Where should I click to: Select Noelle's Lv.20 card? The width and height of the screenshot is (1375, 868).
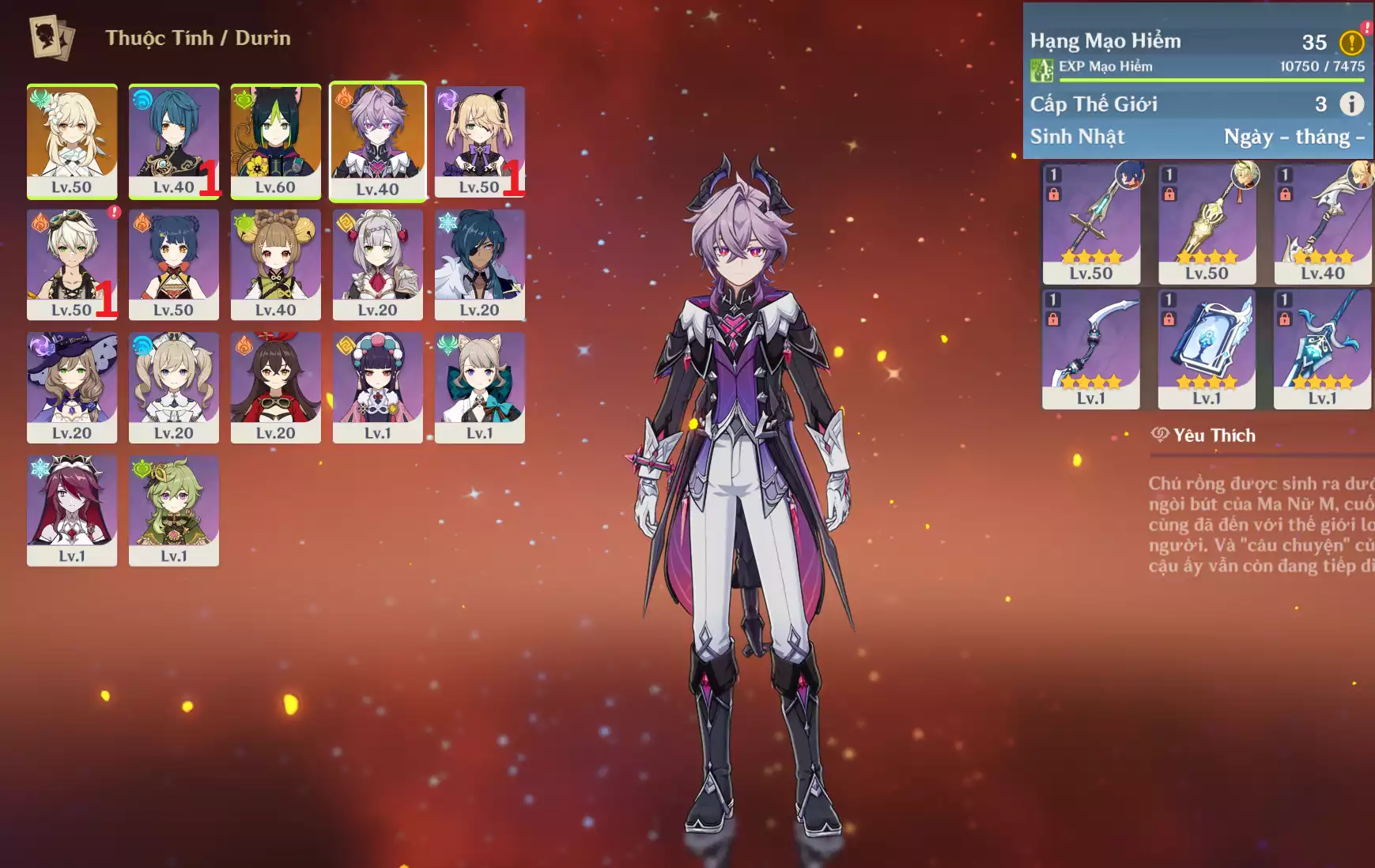(x=378, y=264)
